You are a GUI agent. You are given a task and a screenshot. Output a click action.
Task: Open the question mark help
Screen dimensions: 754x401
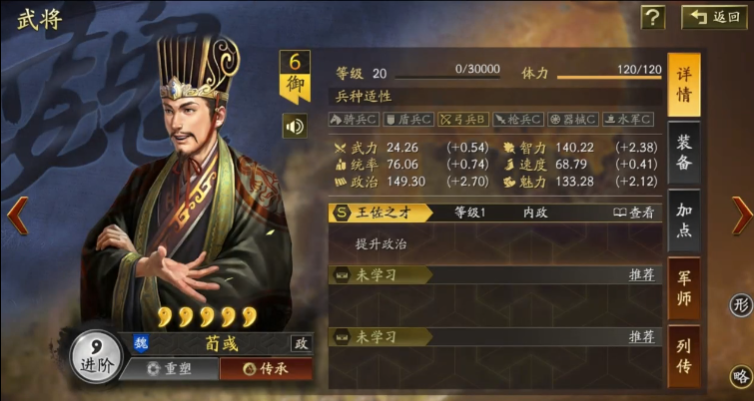click(653, 16)
